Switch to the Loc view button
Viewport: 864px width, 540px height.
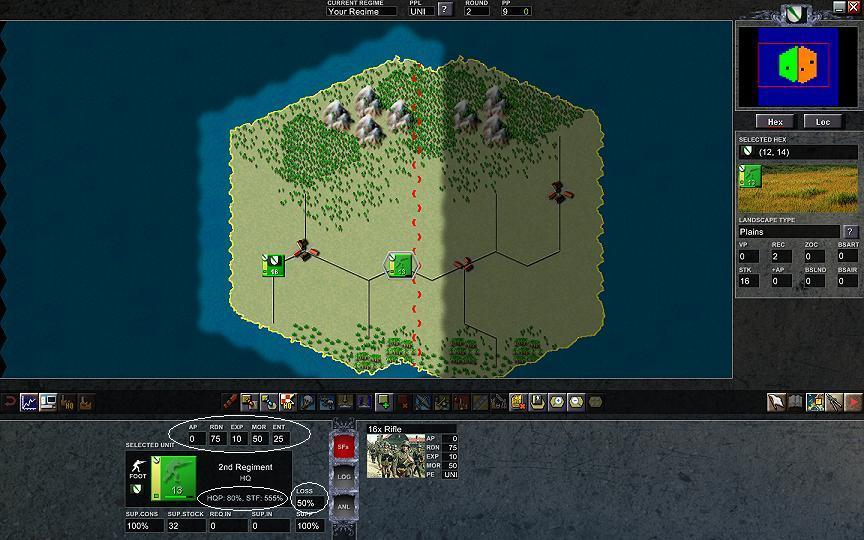tap(823, 121)
